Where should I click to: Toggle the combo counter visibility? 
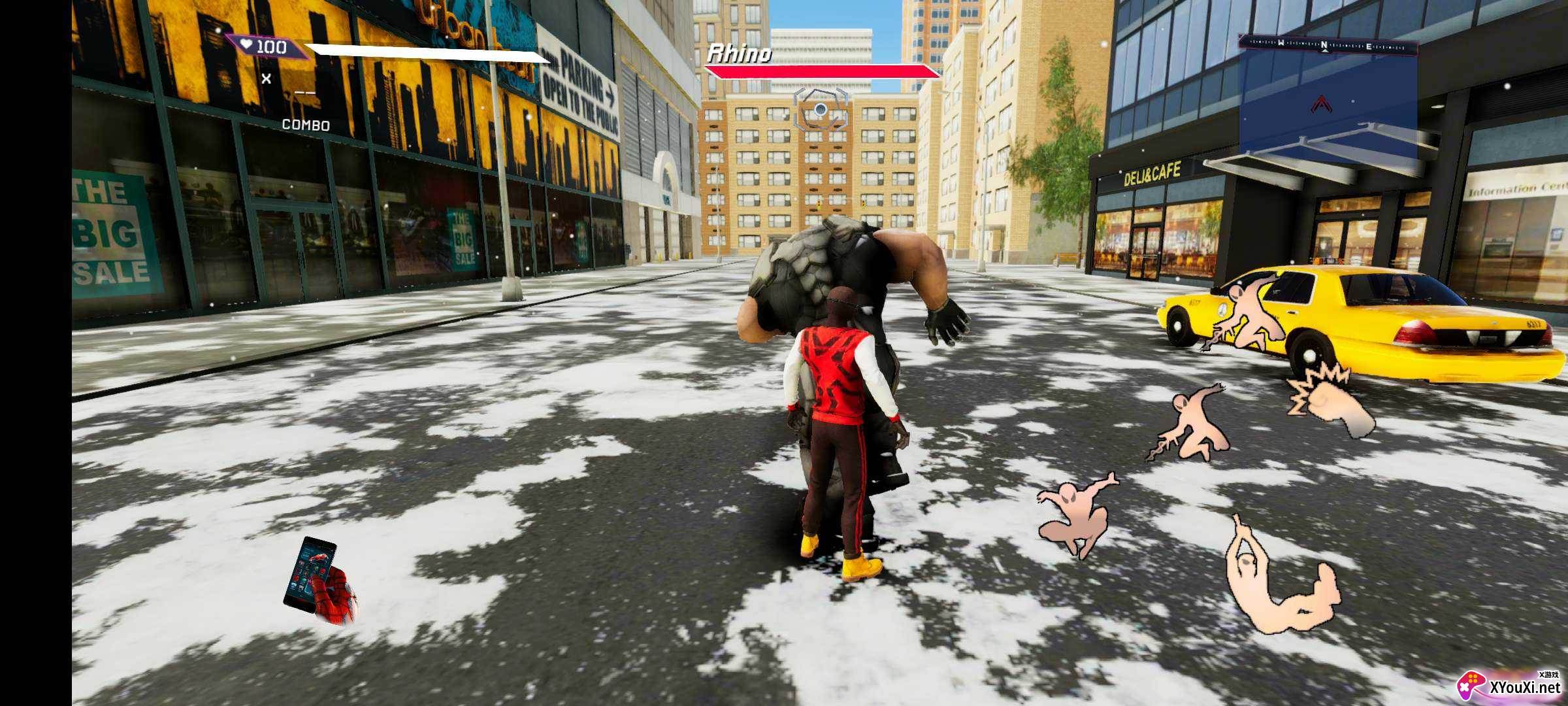(x=306, y=124)
